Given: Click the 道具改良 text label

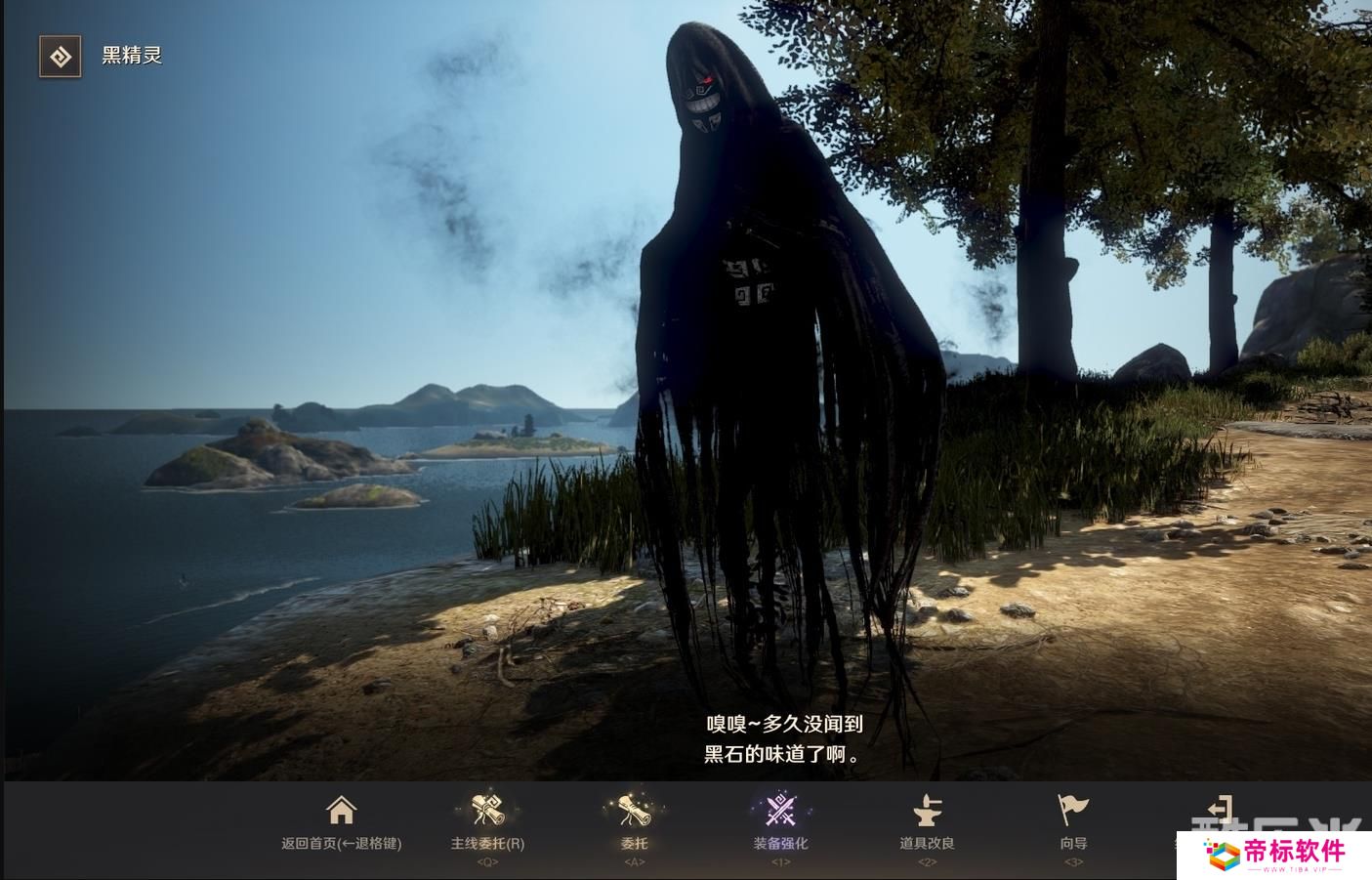Looking at the screenshot, I should click(927, 842).
